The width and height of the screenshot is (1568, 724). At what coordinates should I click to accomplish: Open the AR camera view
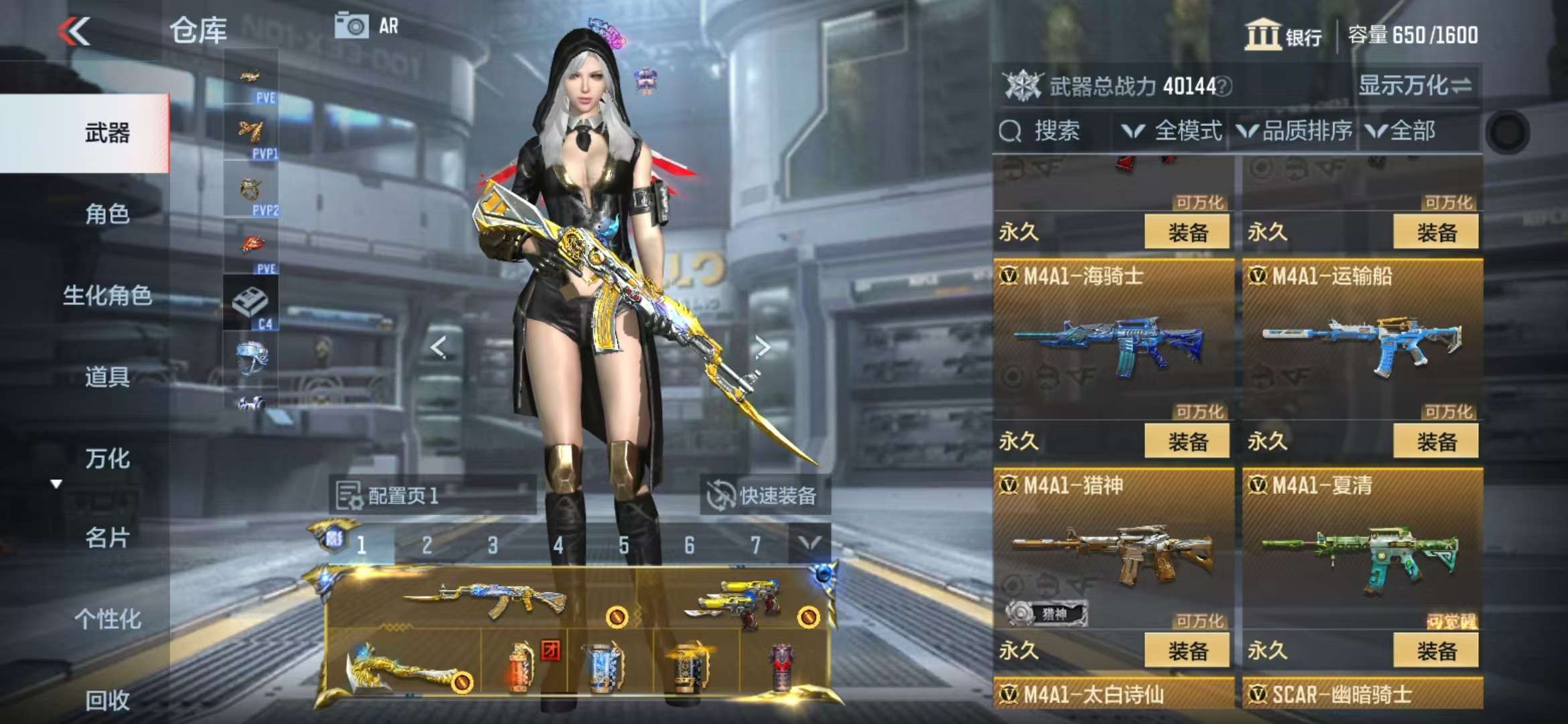tap(367, 26)
